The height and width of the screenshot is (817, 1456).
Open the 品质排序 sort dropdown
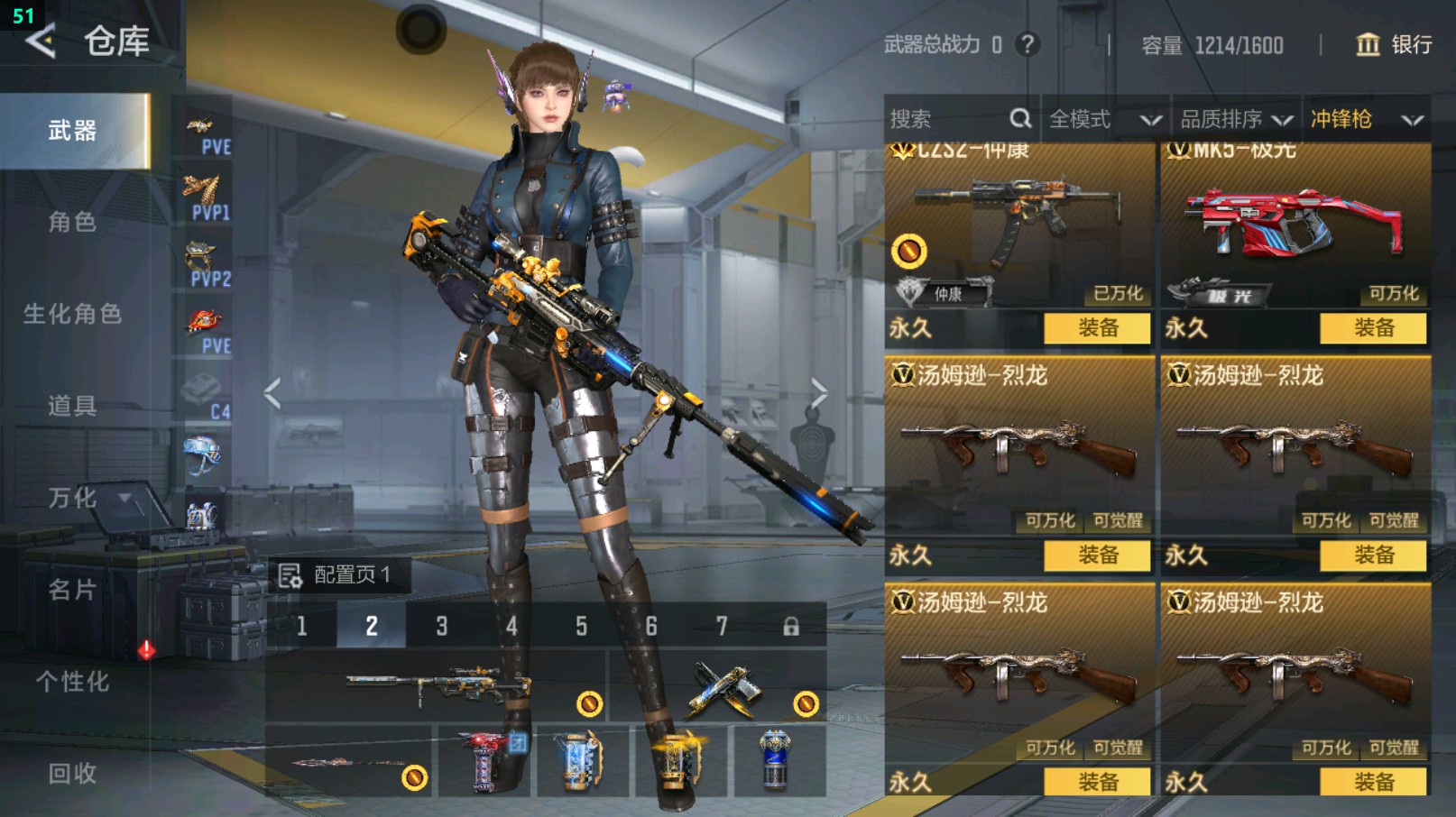coord(1236,119)
